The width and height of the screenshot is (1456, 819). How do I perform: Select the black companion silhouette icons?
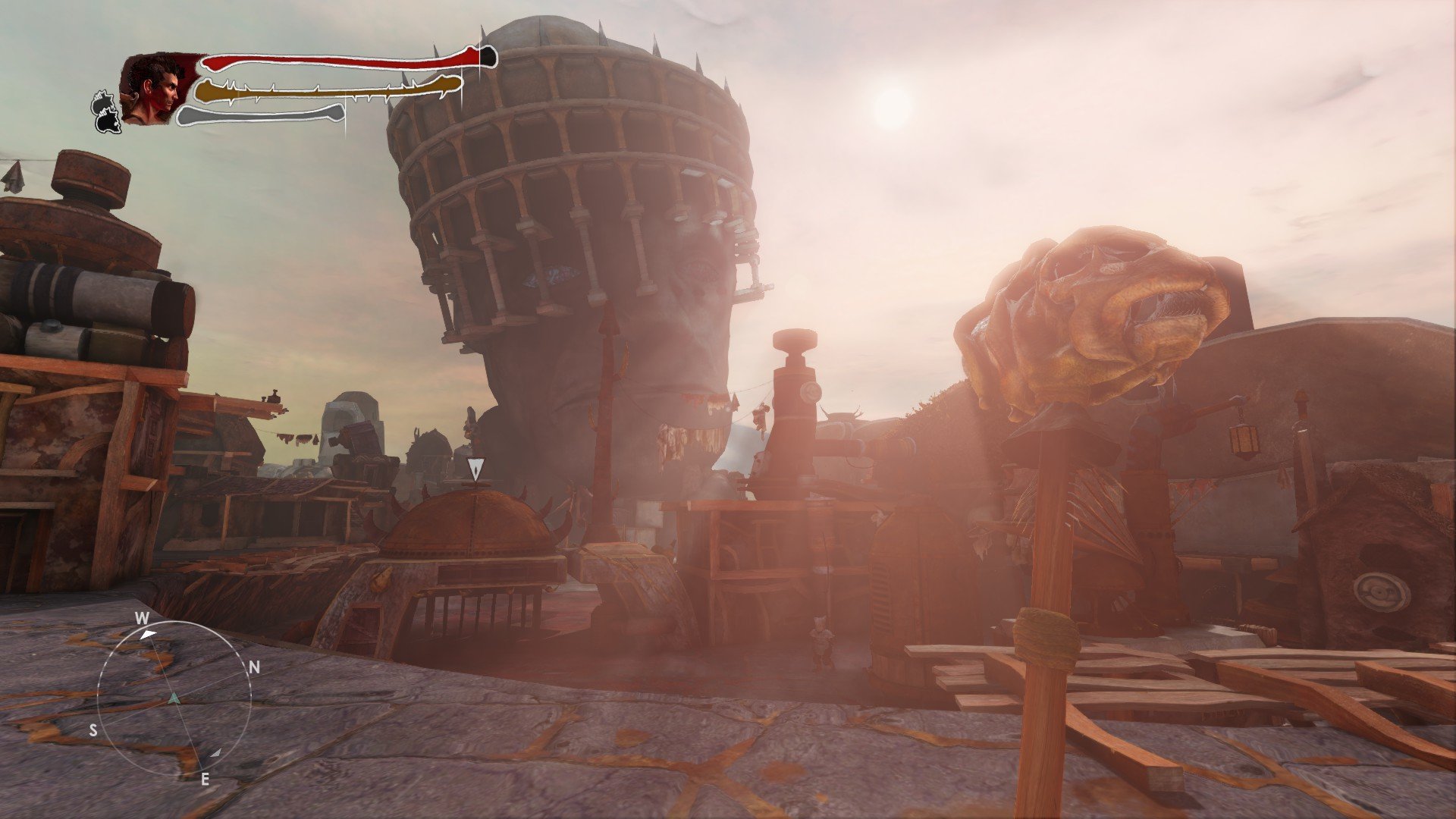coord(107,111)
